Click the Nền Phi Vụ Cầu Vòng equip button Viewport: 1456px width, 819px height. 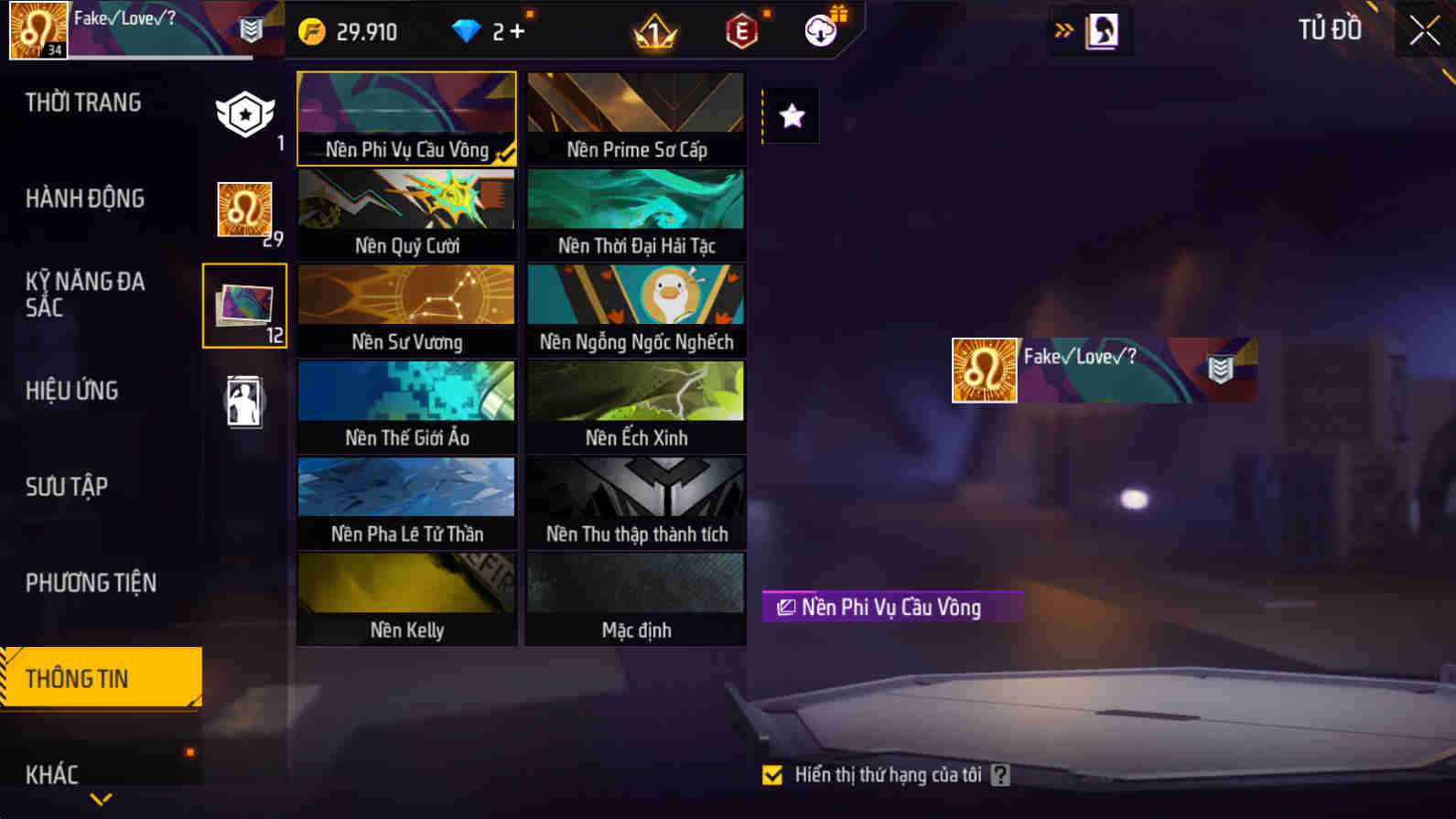click(x=892, y=606)
